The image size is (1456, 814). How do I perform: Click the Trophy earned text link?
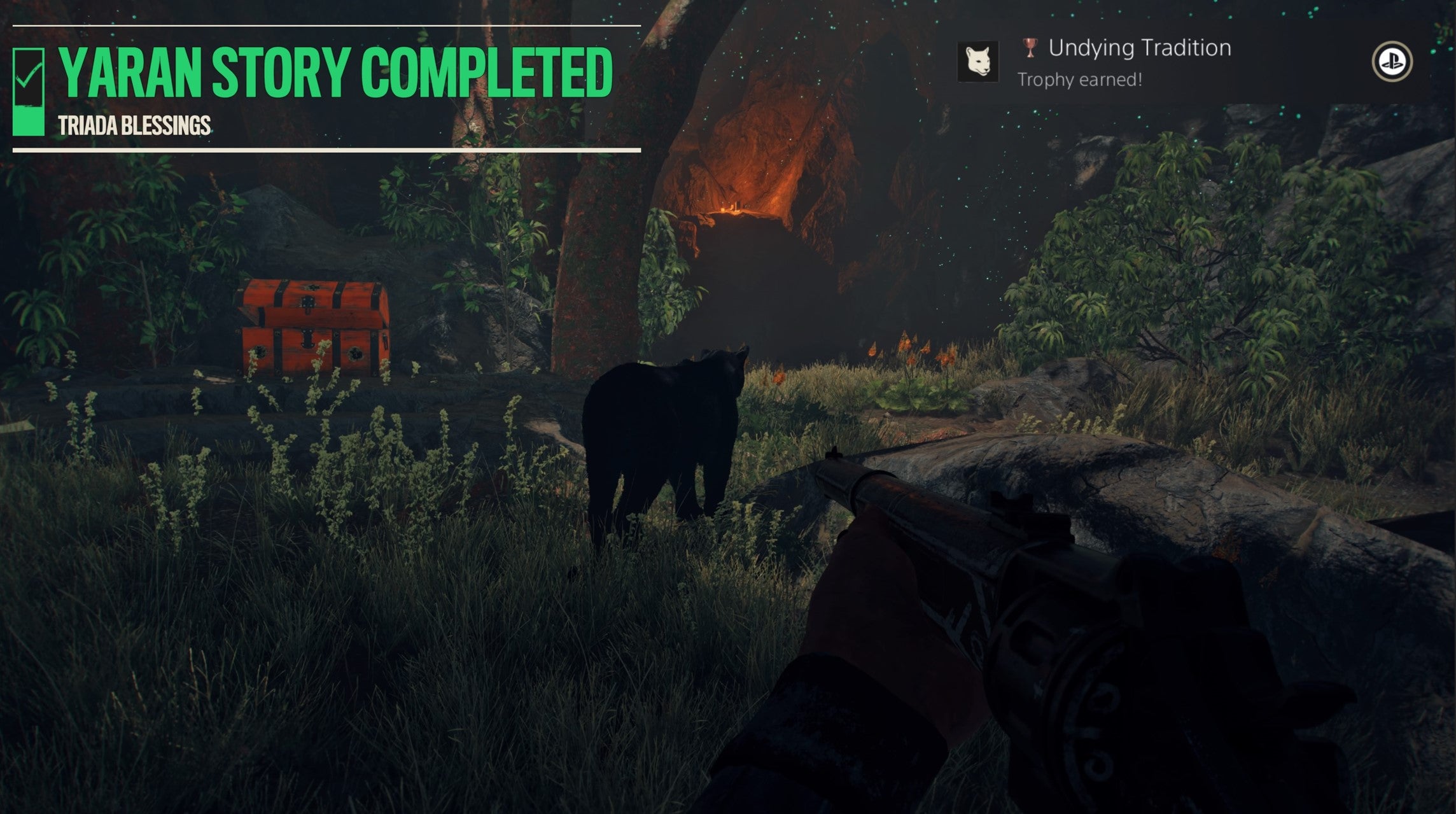click(x=1080, y=80)
